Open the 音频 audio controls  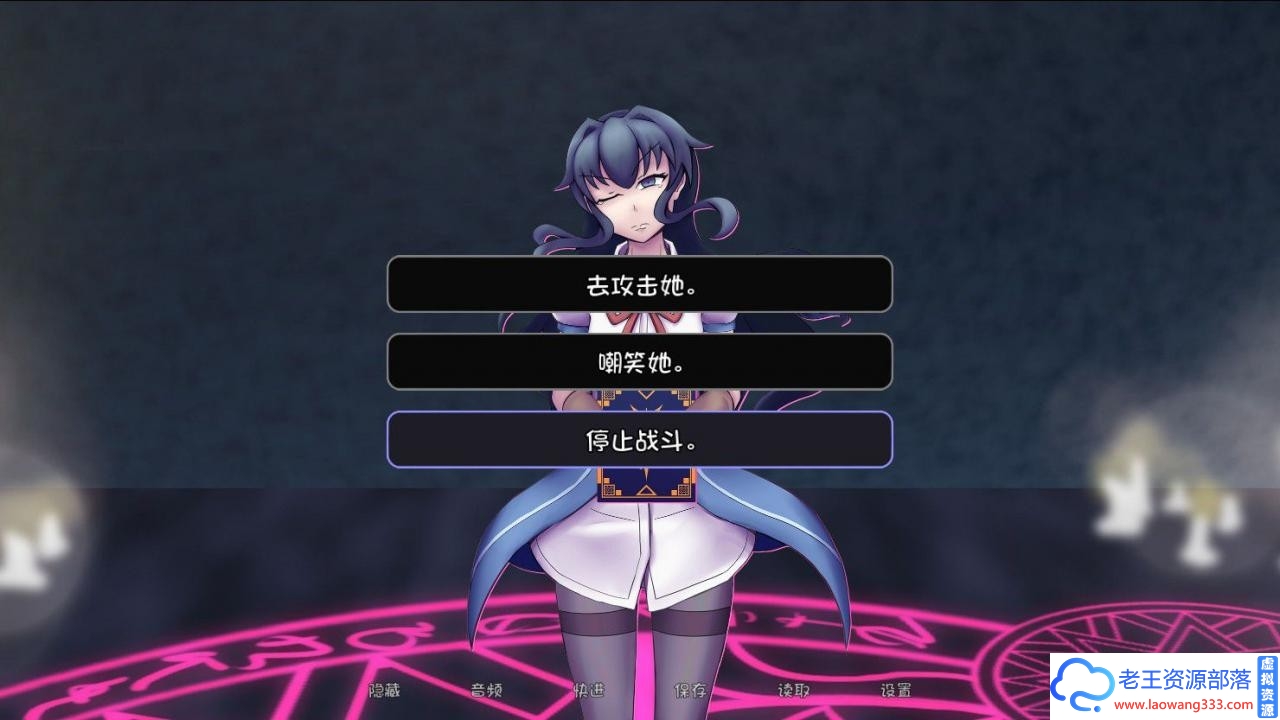tap(487, 690)
